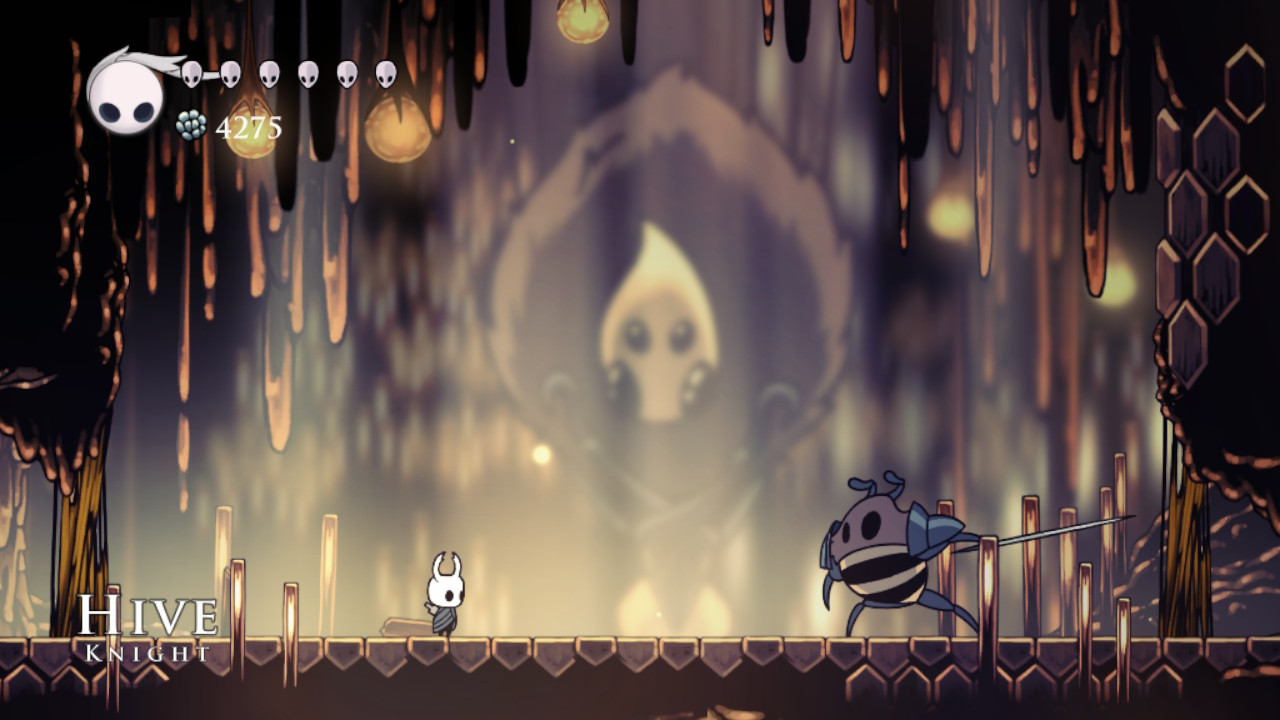Click the Geo currency cluster icon
This screenshot has width=1280, height=720.
(x=190, y=123)
